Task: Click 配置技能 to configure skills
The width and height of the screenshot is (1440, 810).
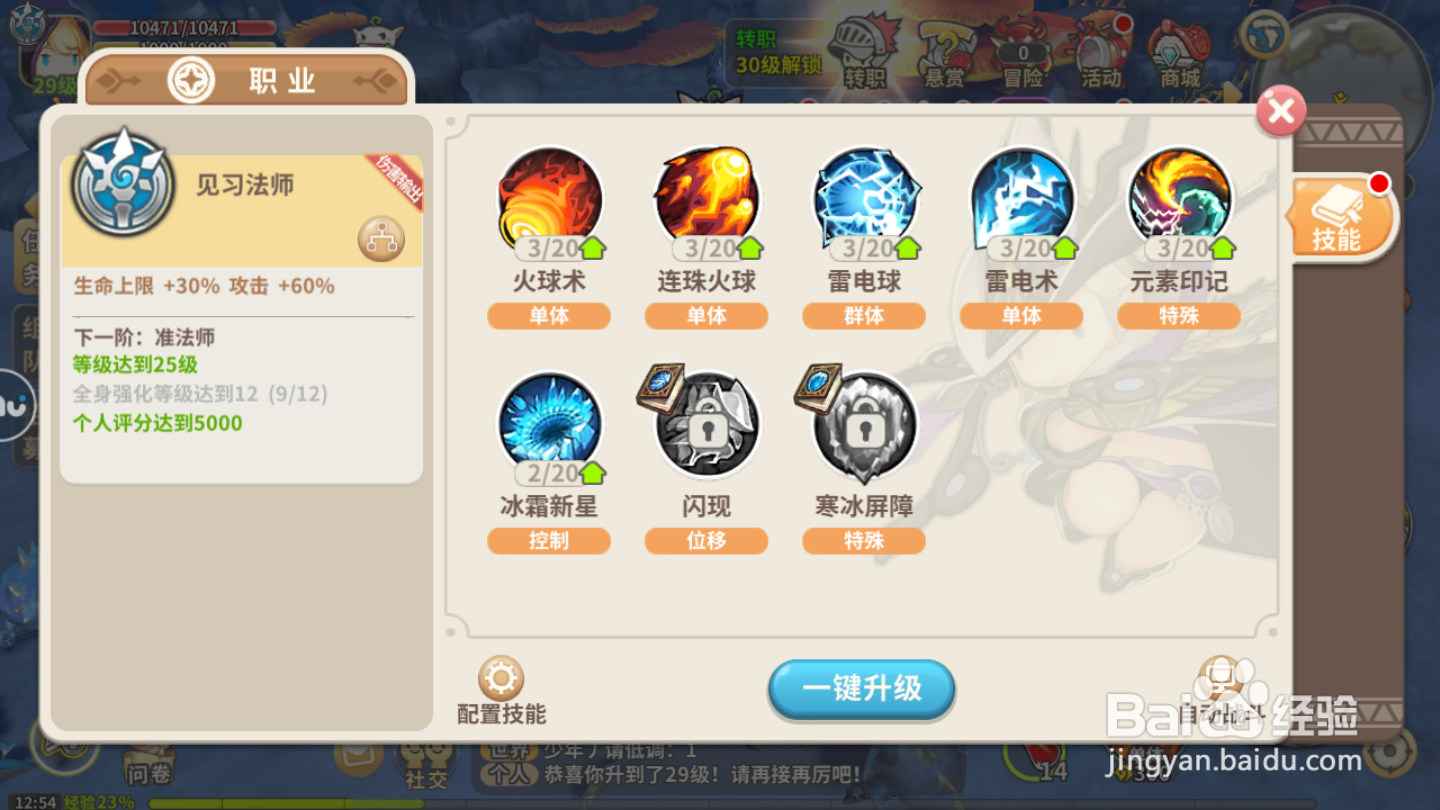Action: 501,688
